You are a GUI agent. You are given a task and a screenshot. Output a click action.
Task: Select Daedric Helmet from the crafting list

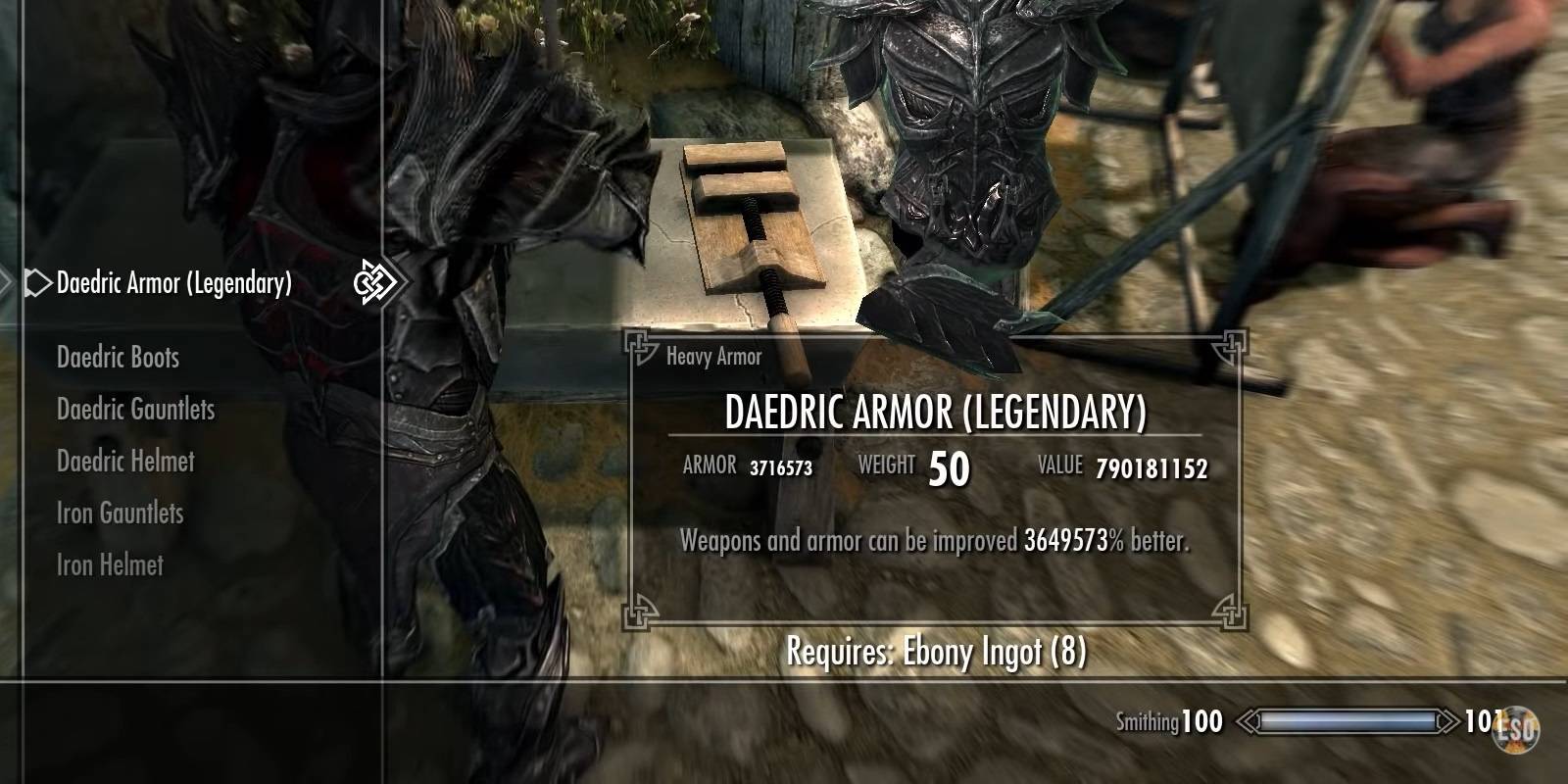point(126,462)
